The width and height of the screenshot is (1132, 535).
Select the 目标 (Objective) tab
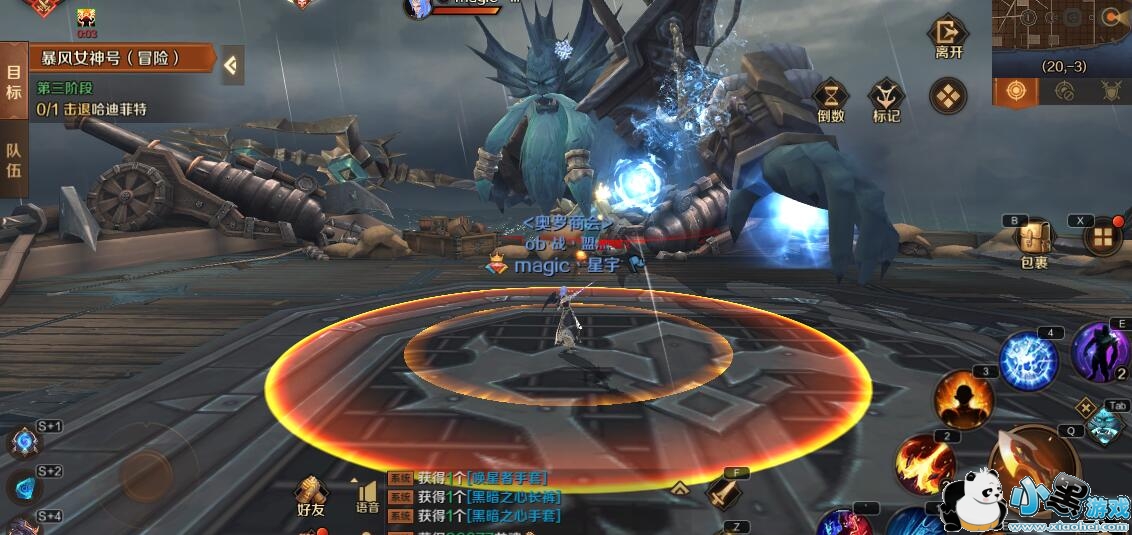(x=13, y=82)
